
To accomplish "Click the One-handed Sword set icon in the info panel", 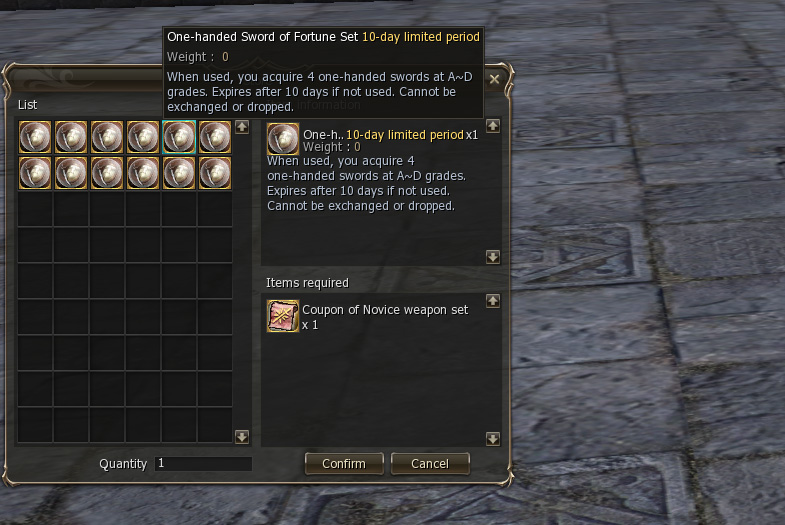I will (x=283, y=139).
